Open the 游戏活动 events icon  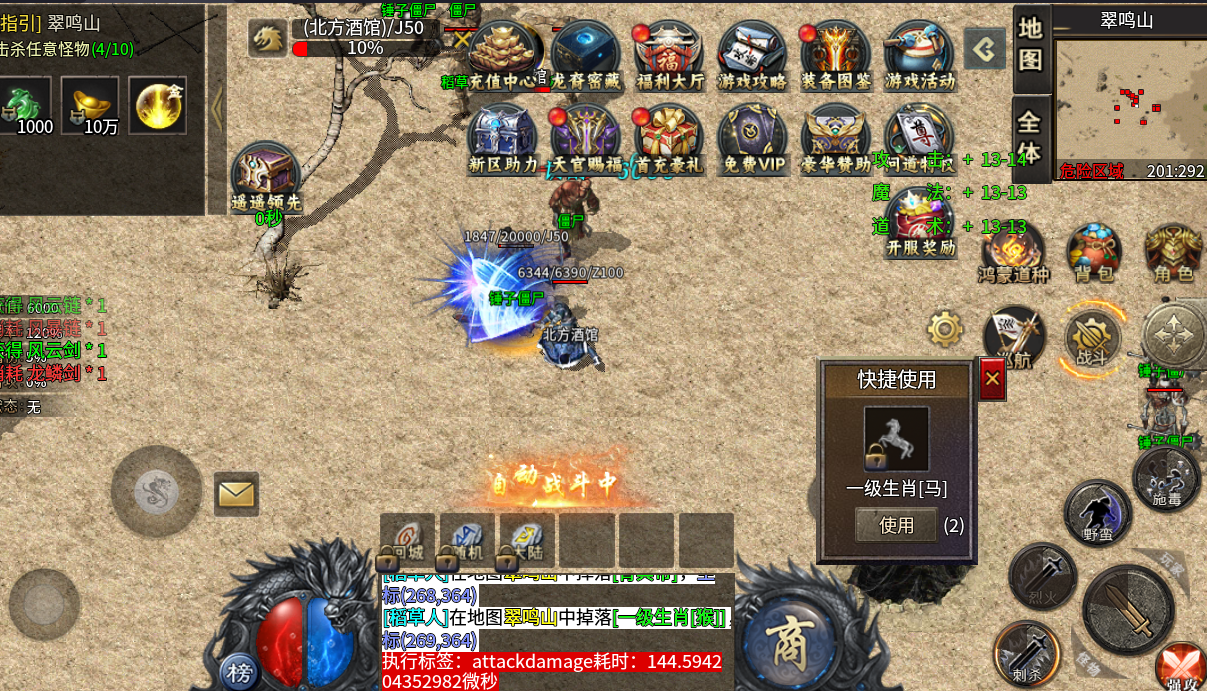[919, 55]
